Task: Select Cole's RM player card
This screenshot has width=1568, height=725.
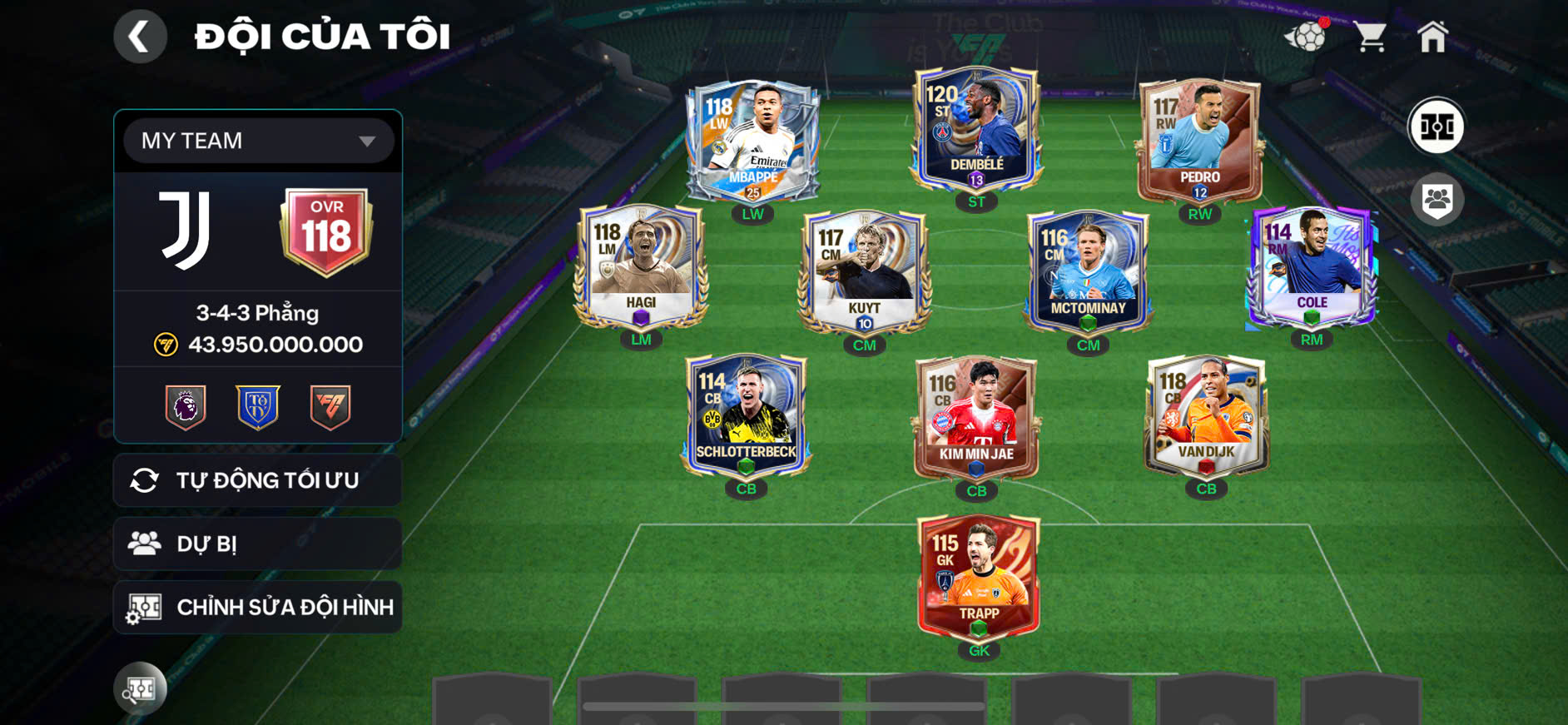Action: tap(1311, 268)
